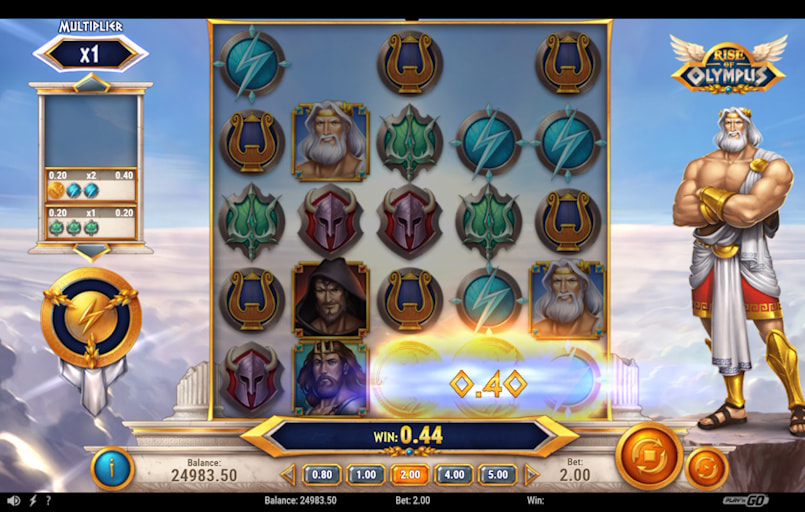Open the paytable info button
The height and width of the screenshot is (512, 805).
coord(112,469)
